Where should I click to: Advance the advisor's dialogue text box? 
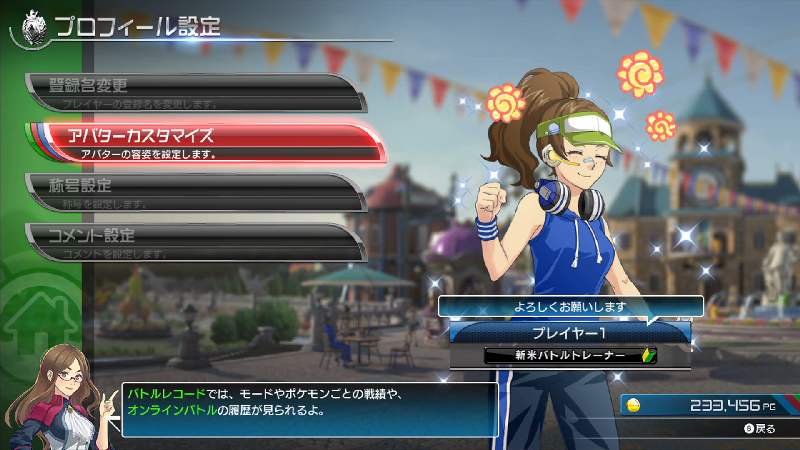pos(310,409)
